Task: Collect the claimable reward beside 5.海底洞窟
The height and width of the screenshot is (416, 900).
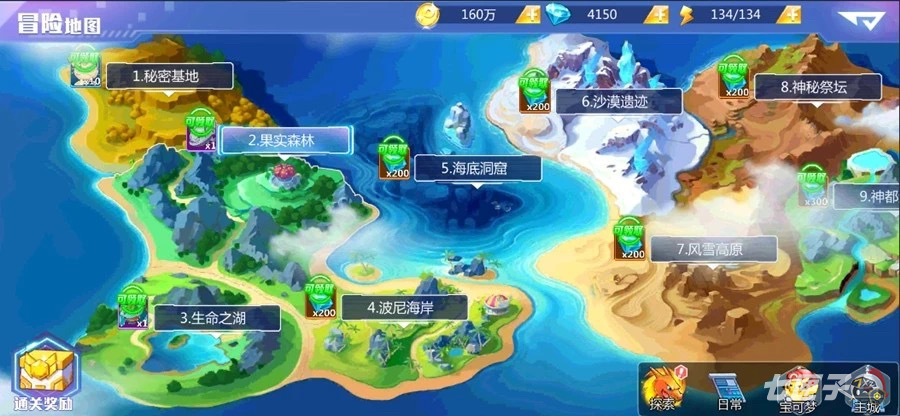Action: [394, 161]
